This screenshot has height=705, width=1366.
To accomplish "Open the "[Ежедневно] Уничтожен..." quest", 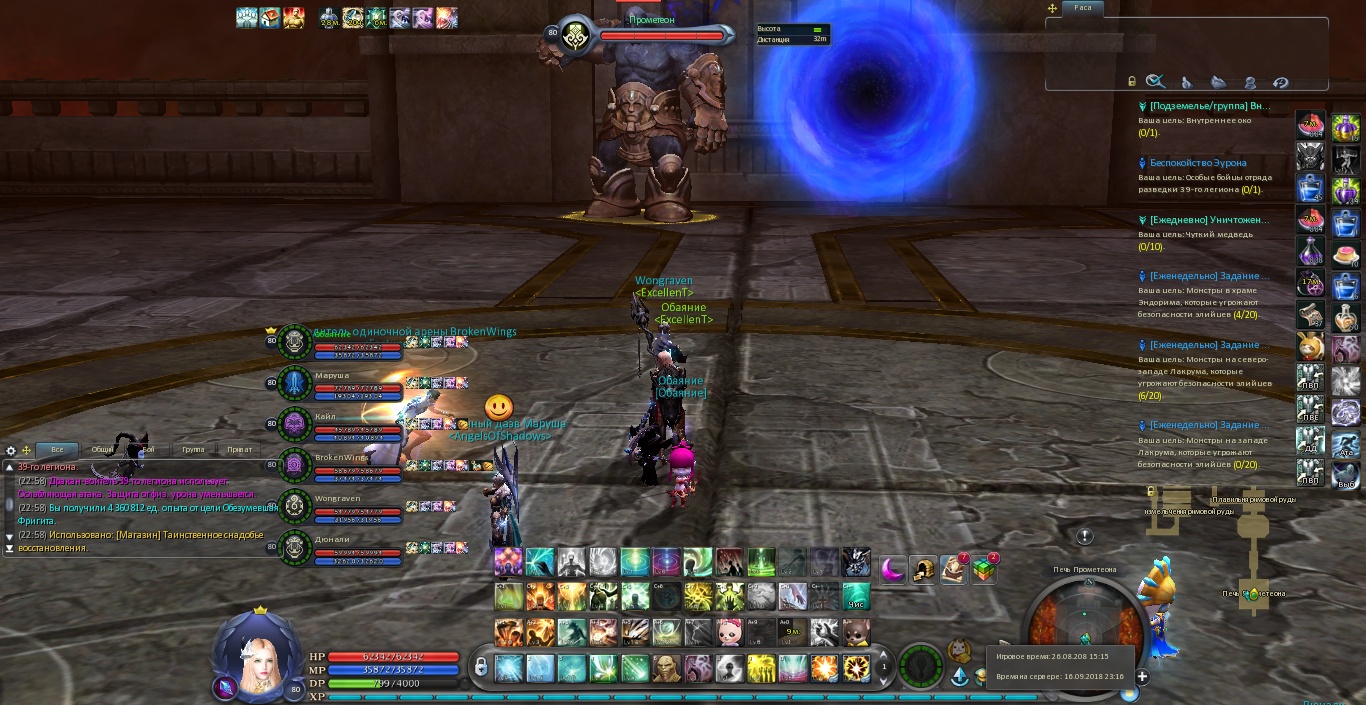I will pyautogui.click(x=1208, y=219).
